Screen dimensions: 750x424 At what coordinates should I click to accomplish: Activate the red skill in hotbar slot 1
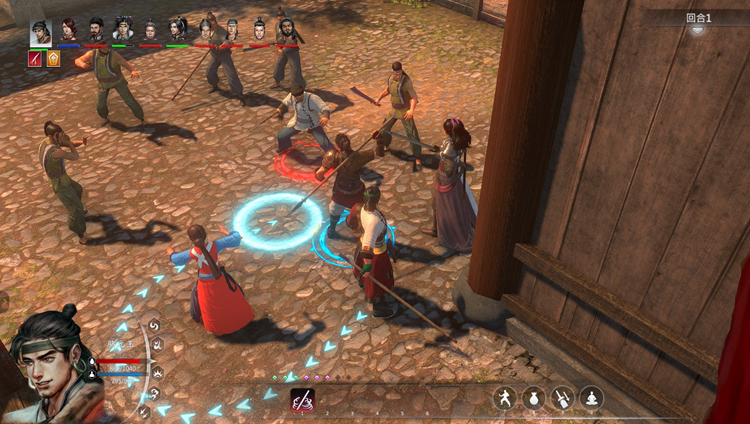point(303,400)
